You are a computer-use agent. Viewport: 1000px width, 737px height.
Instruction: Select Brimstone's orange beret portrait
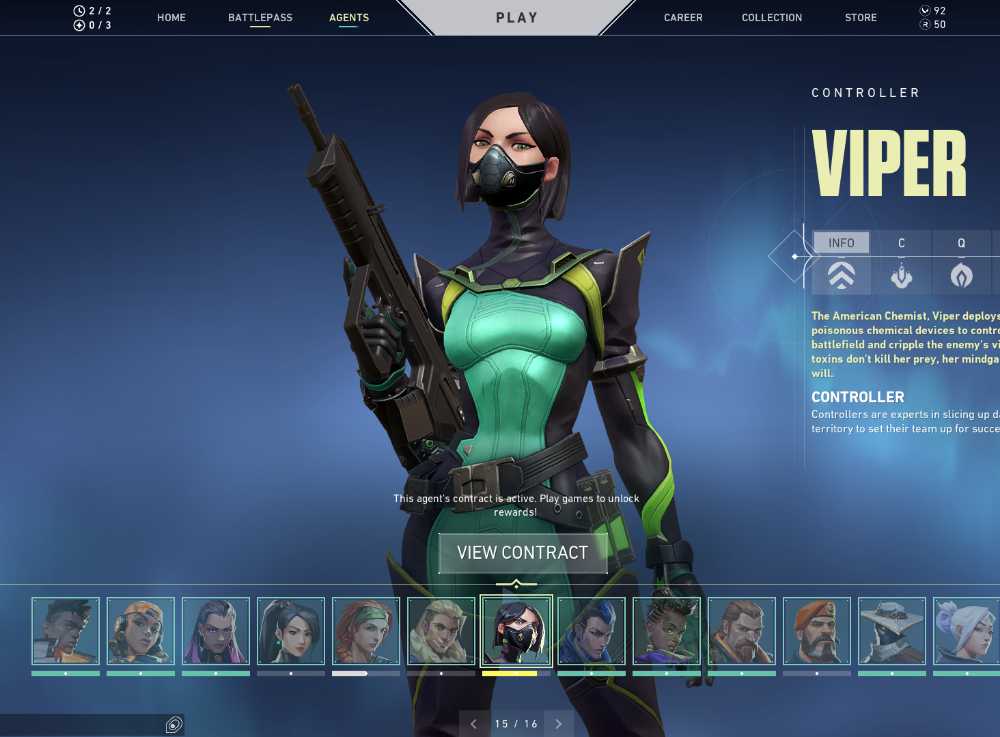click(817, 631)
